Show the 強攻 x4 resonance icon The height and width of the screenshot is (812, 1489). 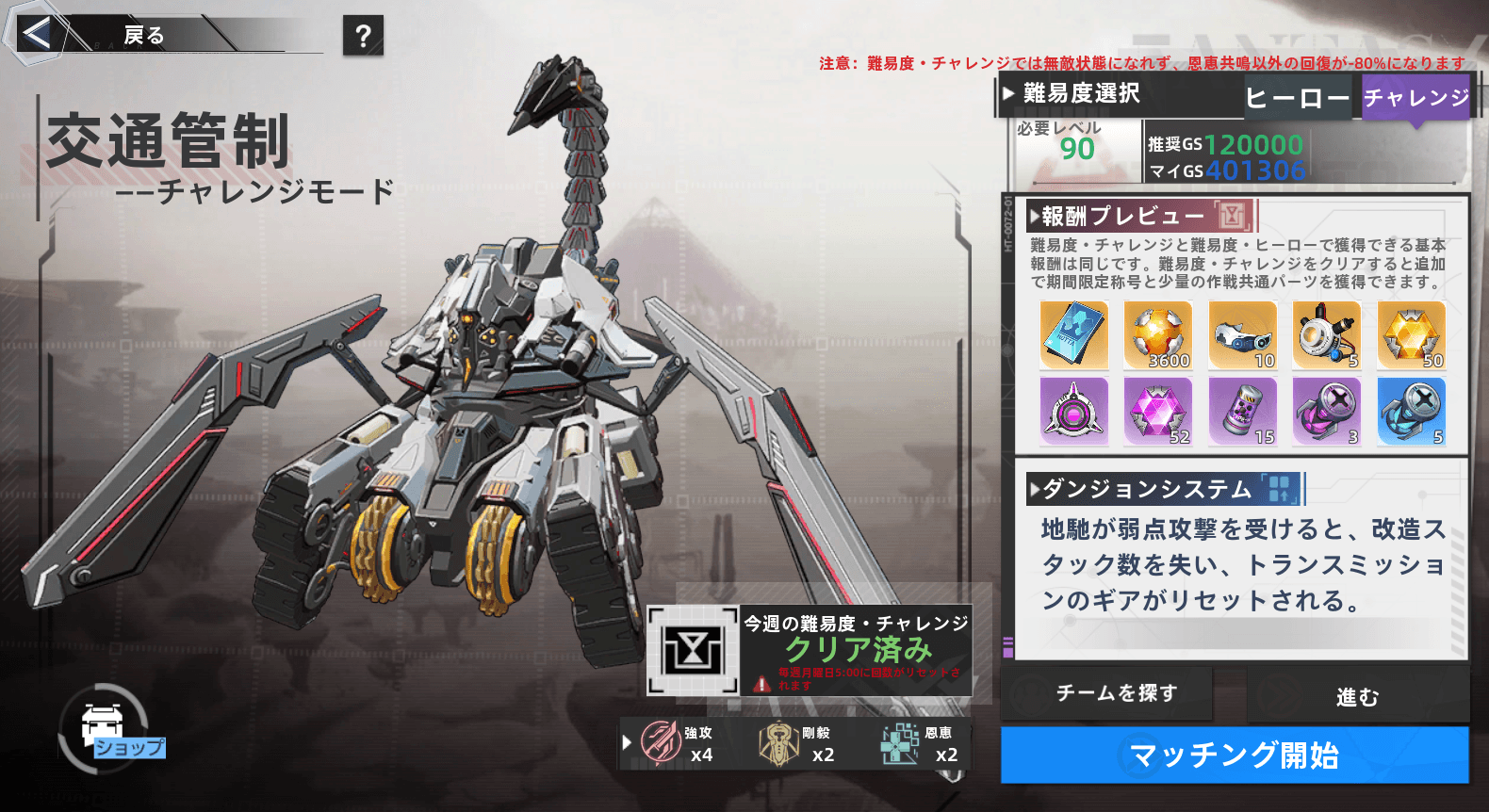pyautogui.click(x=662, y=742)
